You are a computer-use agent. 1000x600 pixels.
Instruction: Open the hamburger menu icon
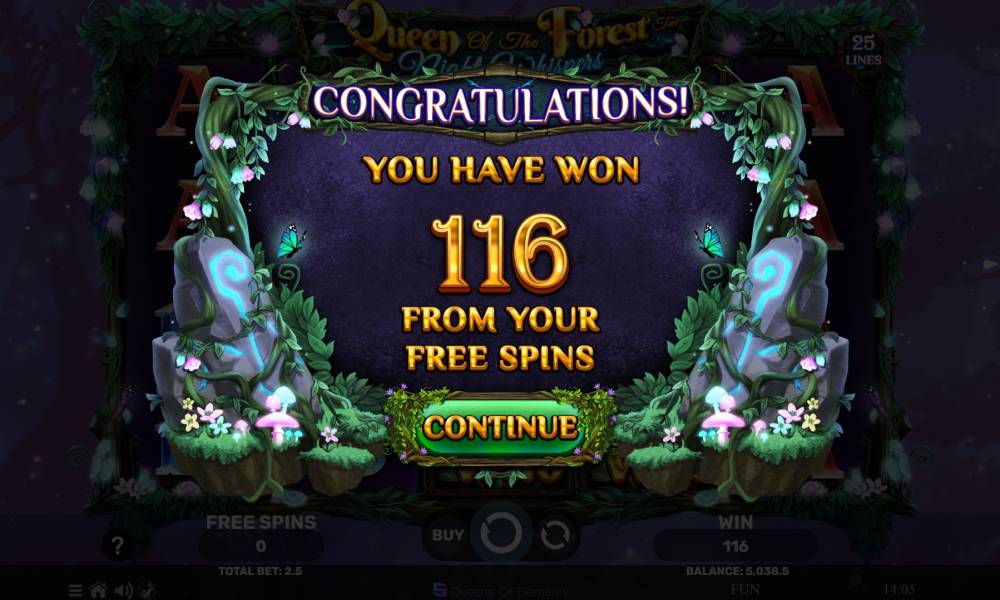point(77,590)
